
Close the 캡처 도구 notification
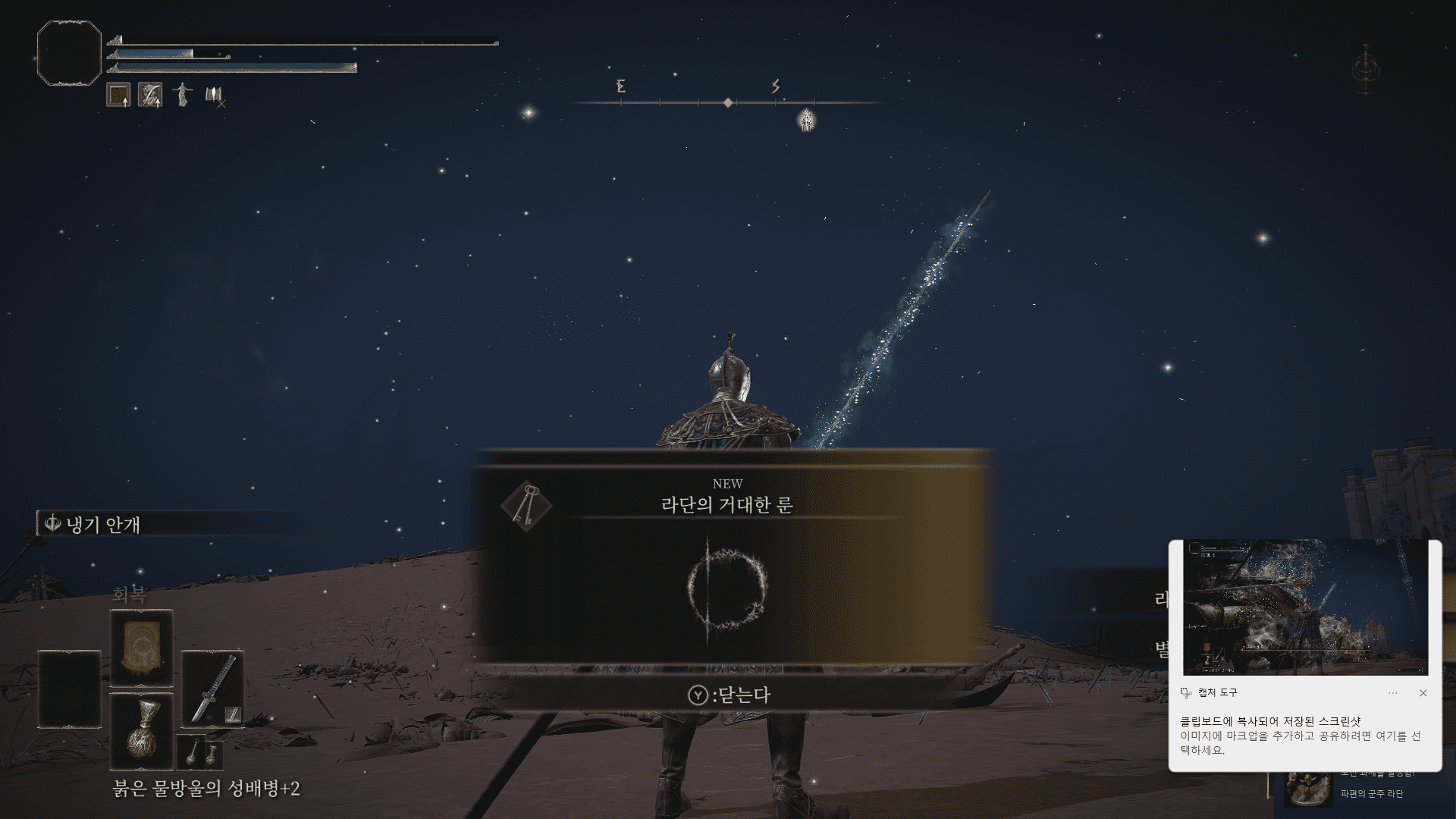(1423, 693)
